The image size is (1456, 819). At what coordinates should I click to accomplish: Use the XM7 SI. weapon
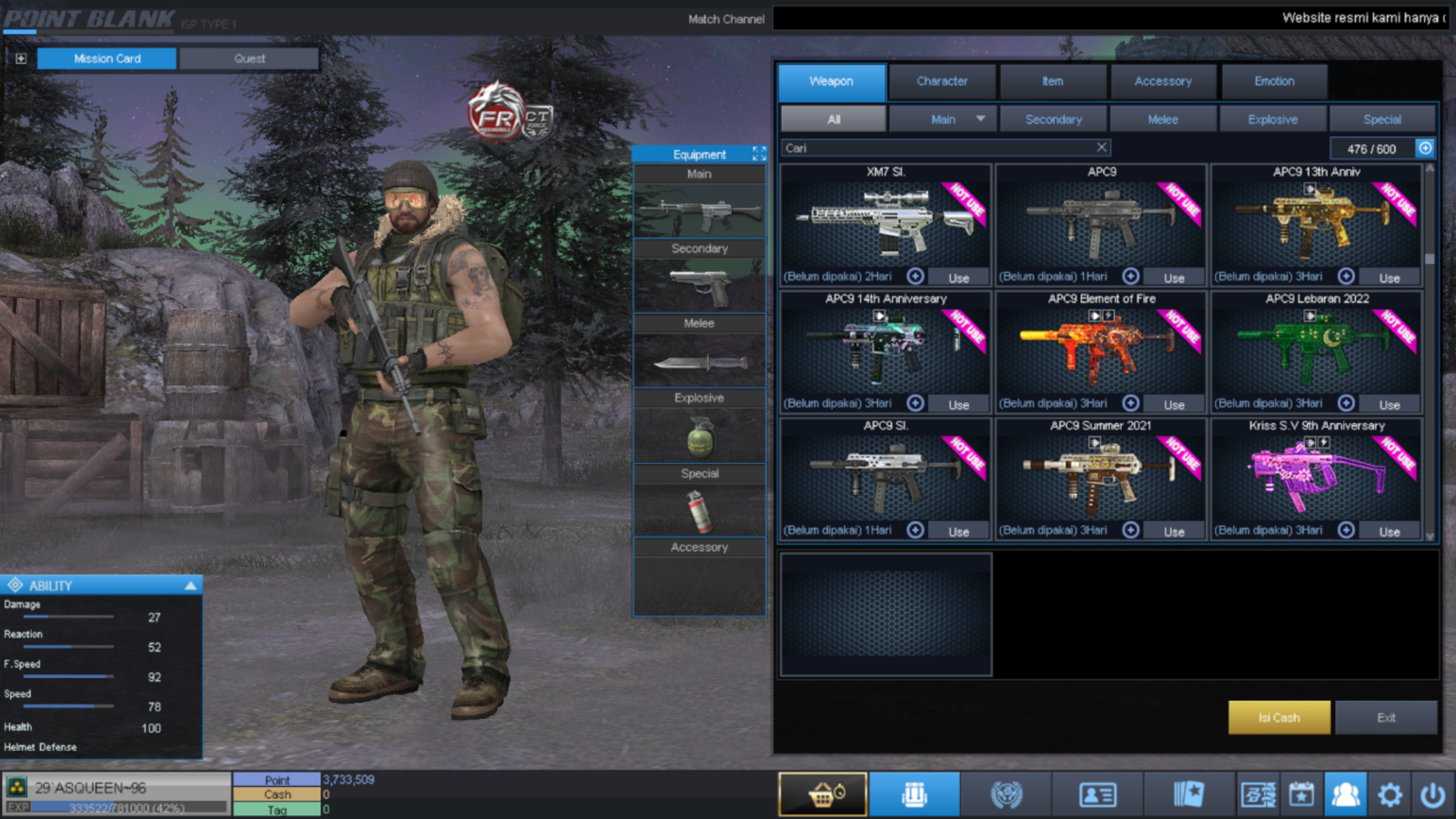coord(958,278)
